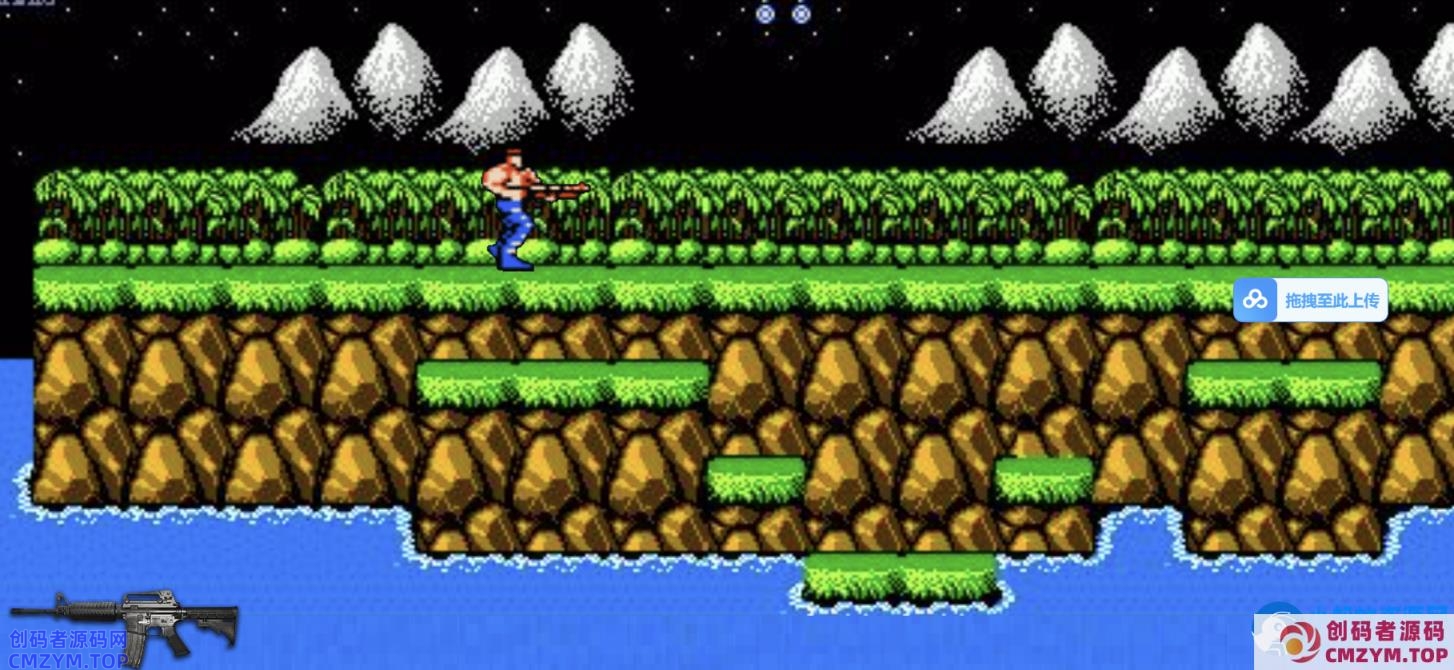Click the 拖拽至此上传 upload widget

coord(1310,300)
